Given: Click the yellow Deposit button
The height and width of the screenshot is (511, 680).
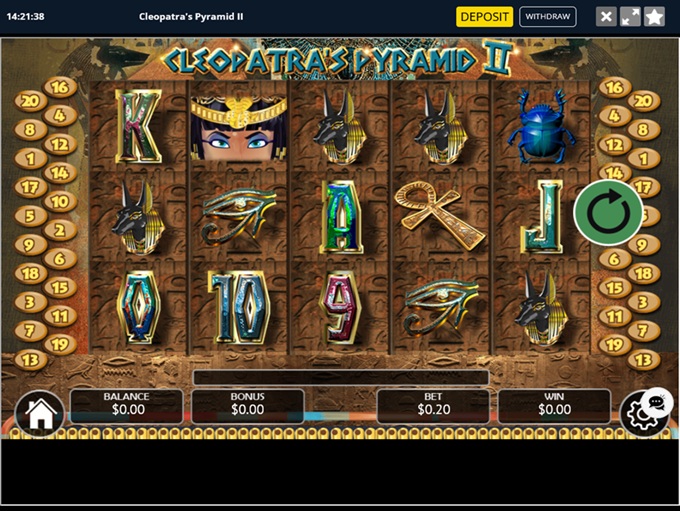Looking at the screenshot, I should [x=484, y=16].
